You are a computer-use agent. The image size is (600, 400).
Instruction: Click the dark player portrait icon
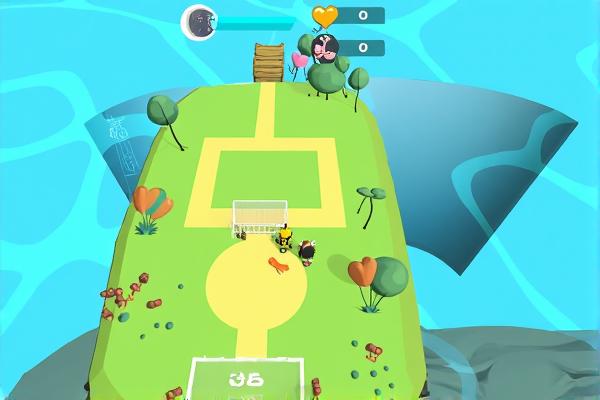click(200, 19)
